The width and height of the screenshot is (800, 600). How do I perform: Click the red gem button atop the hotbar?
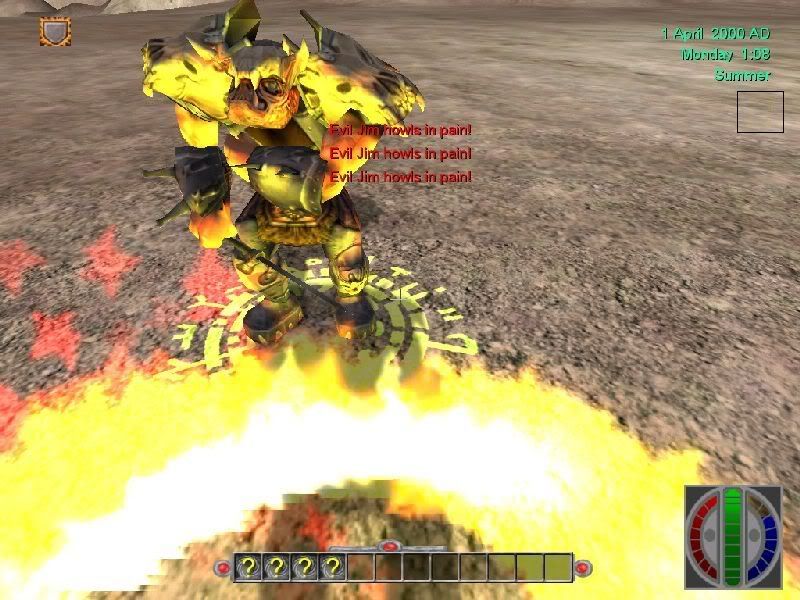click(390, 546)
